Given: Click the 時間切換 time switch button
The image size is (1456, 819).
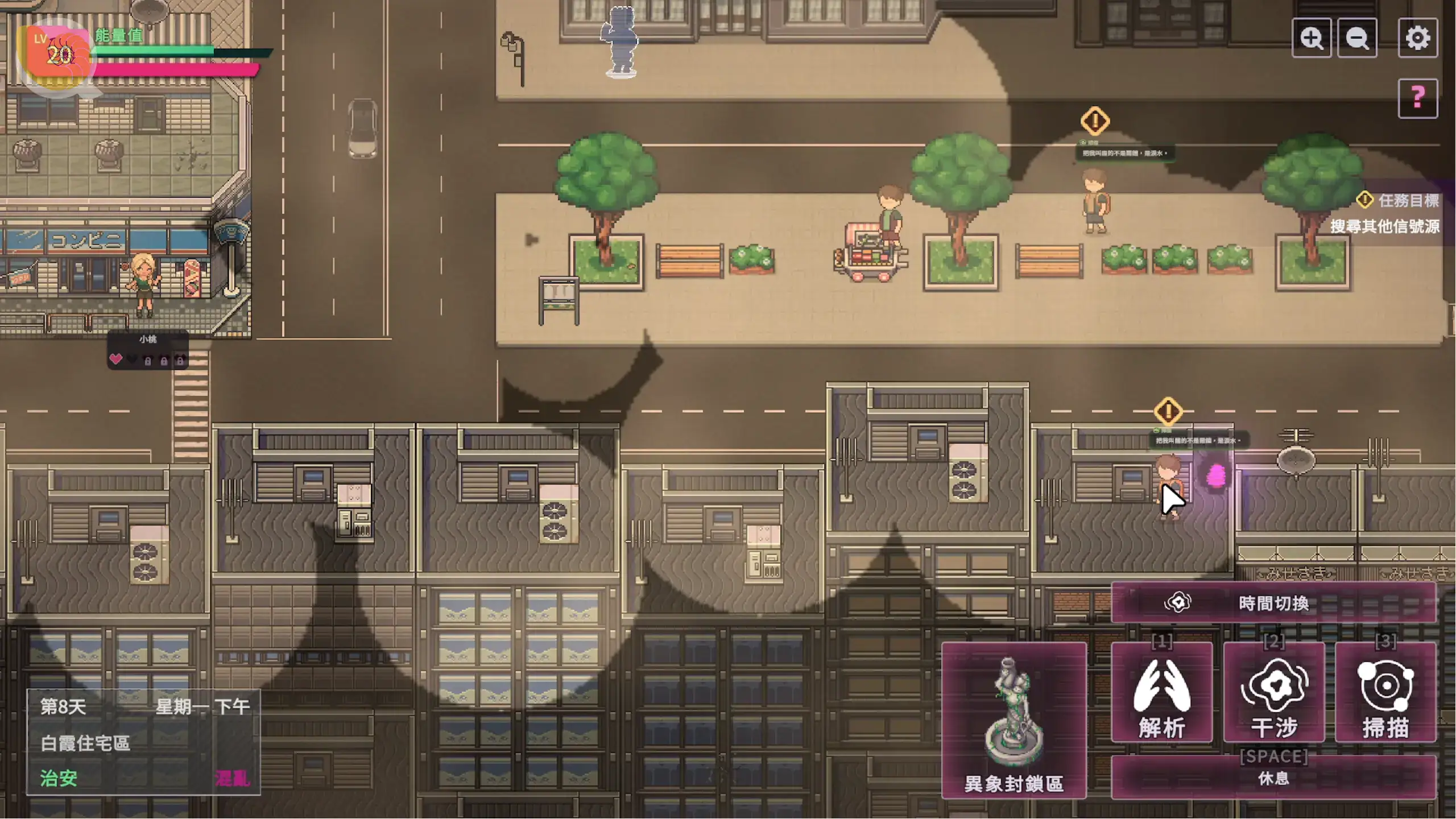Looking at the screenshot, I should (1273, 603).
